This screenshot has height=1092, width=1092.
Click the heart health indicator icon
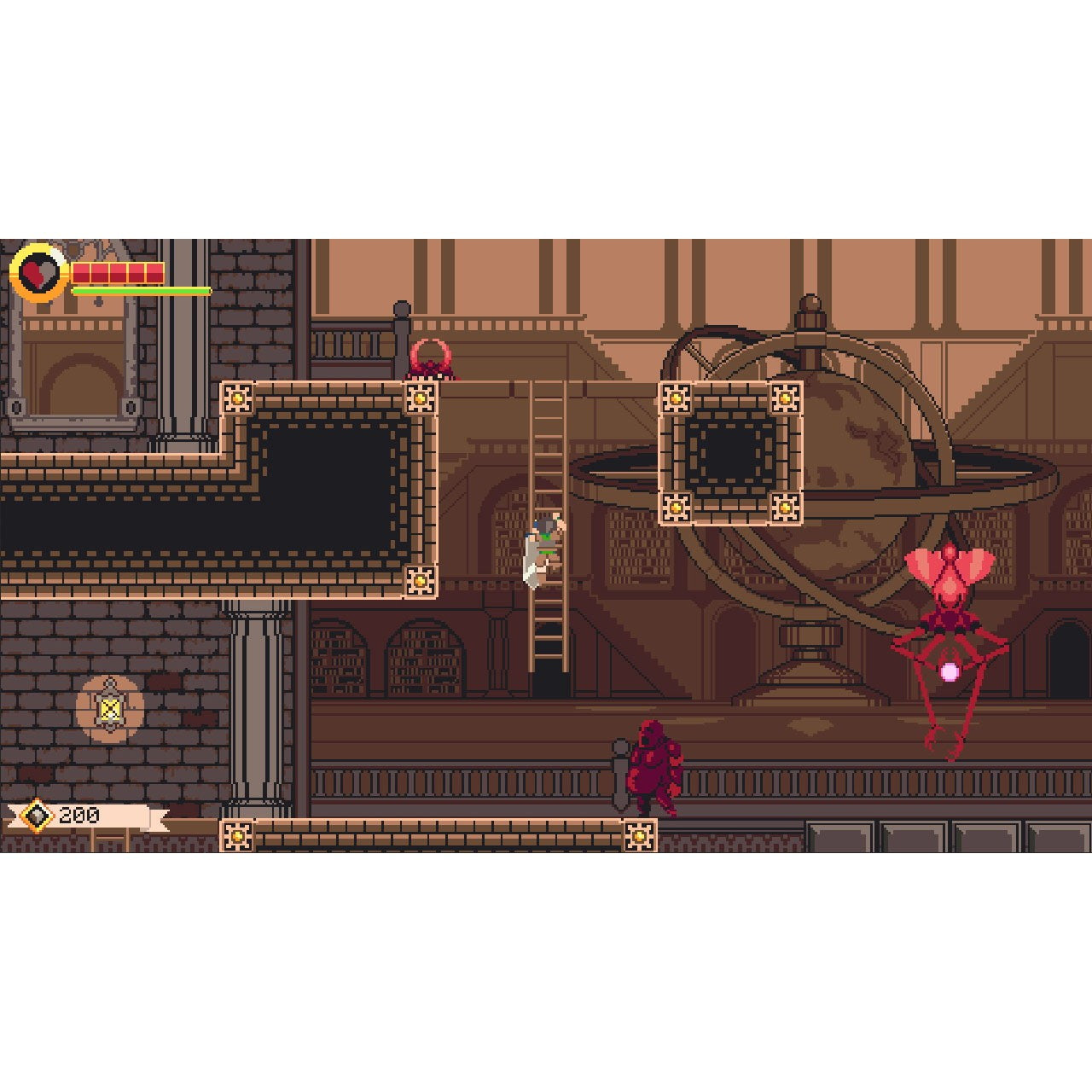(x=38, y=273)
